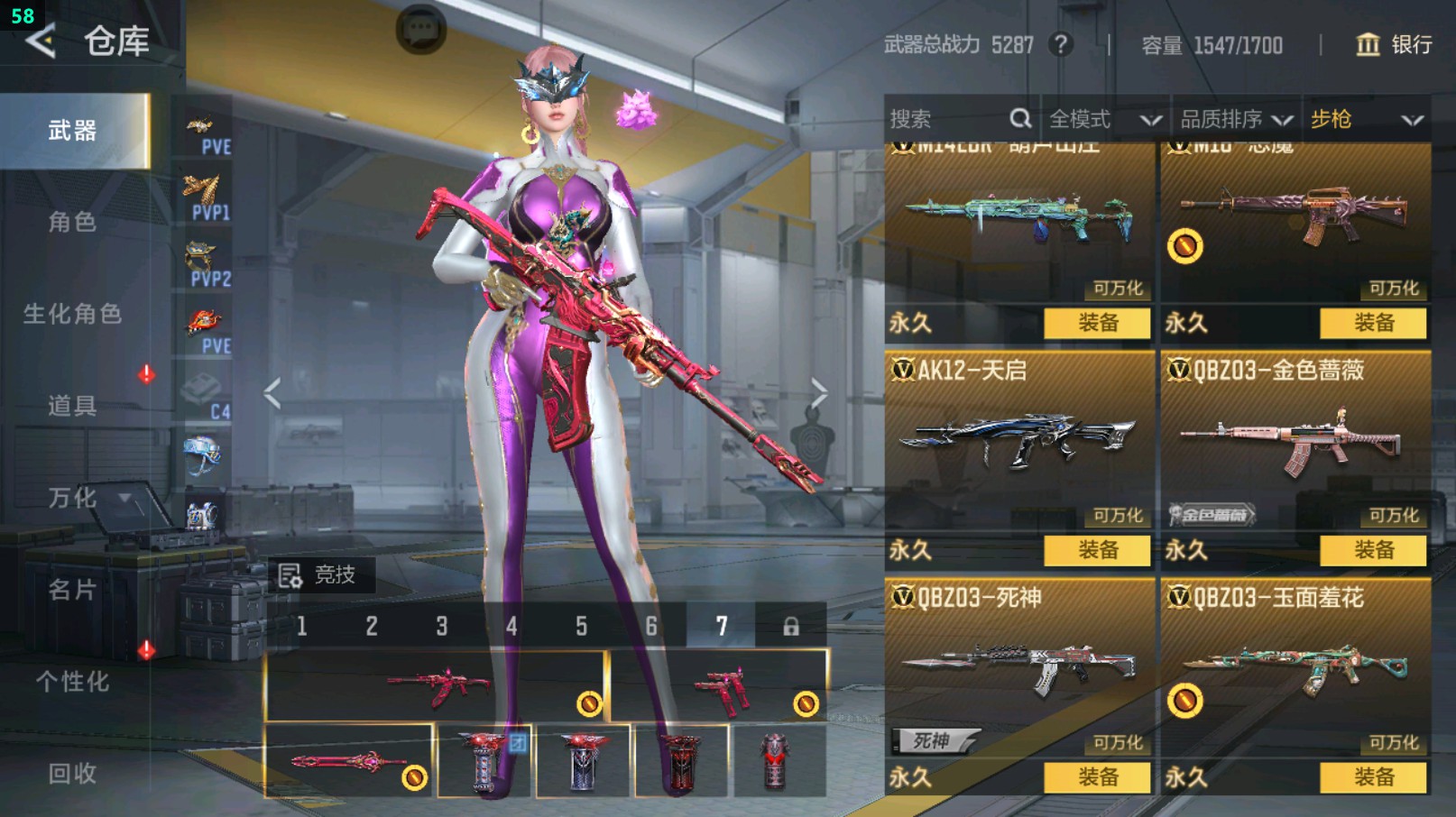This screenshot has height=817, width=1456.
Task: Switch to loadout slot 3
Action: [x=442, y=627]
